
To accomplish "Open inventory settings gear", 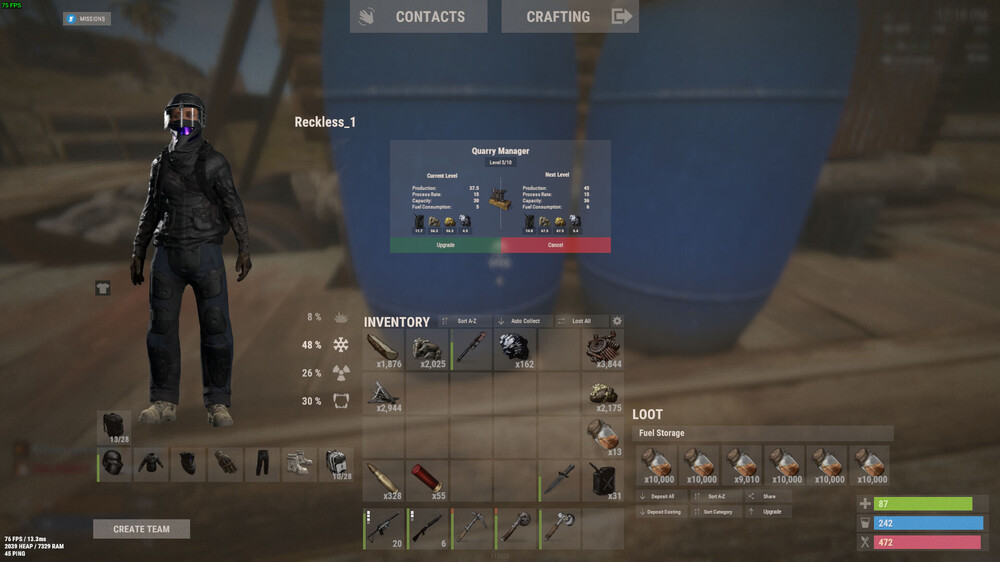I will pos(617,321).
